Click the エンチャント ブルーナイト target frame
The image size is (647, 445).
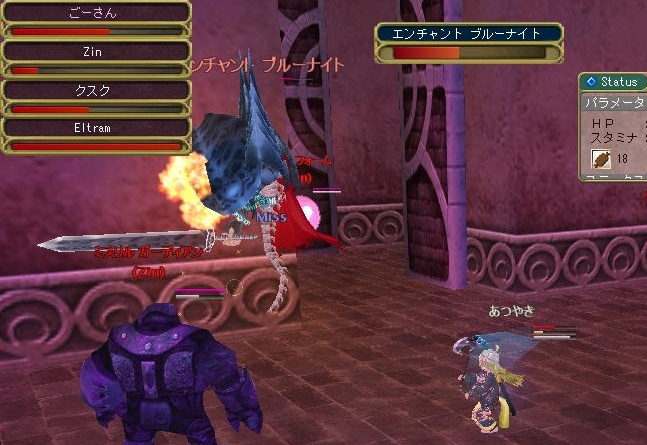tap(468, 42)
